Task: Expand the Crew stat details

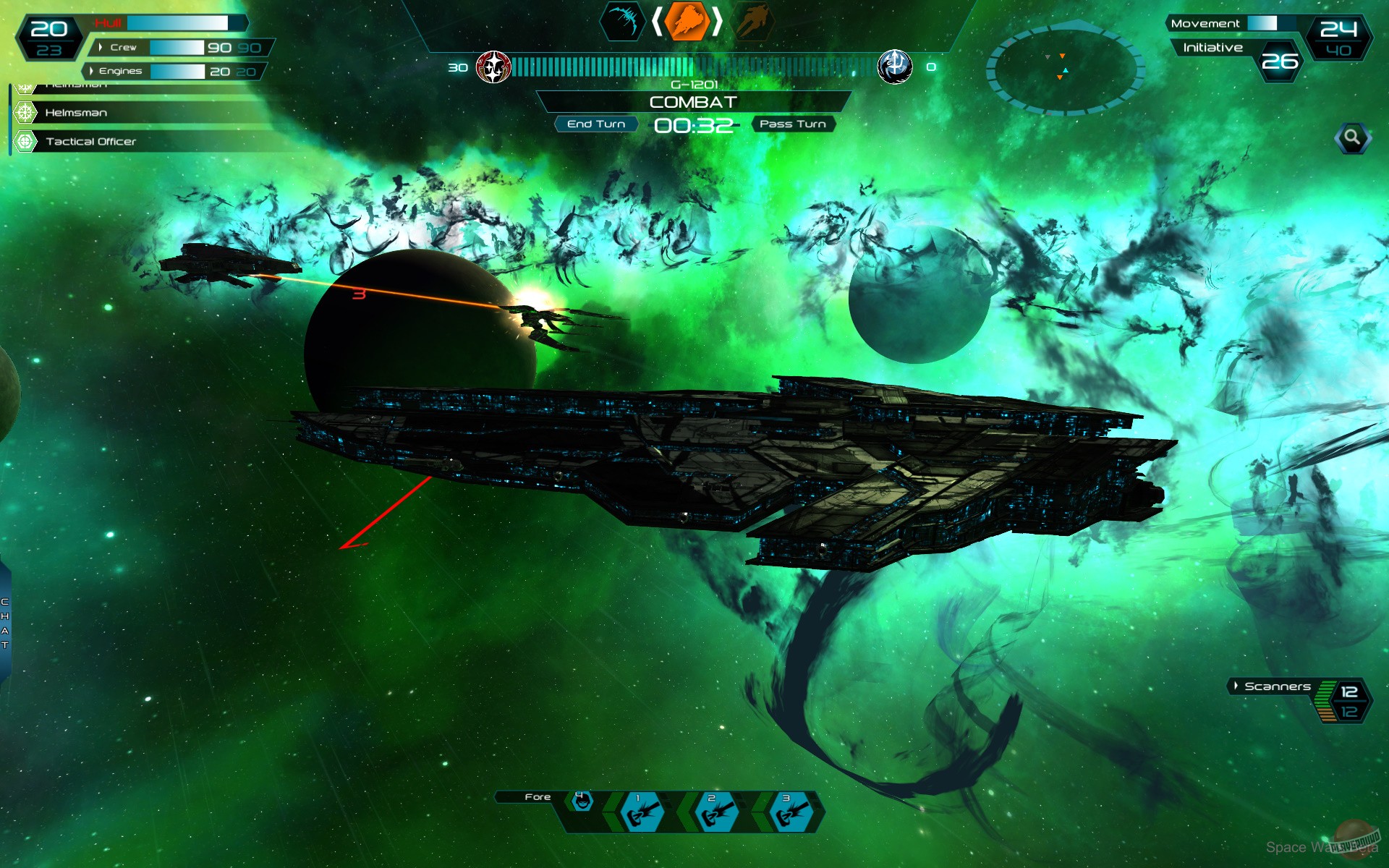Action: (99, 46)
